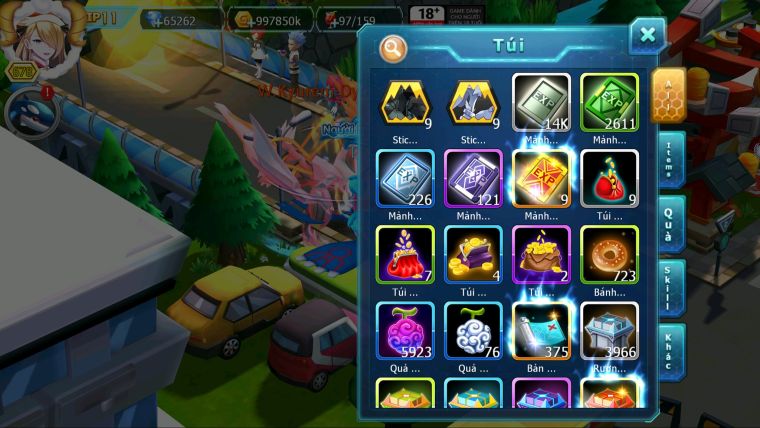The width and height of the screenshot is (760, 428).
Task: Select the donut item with 723
Action: (609, 255)
